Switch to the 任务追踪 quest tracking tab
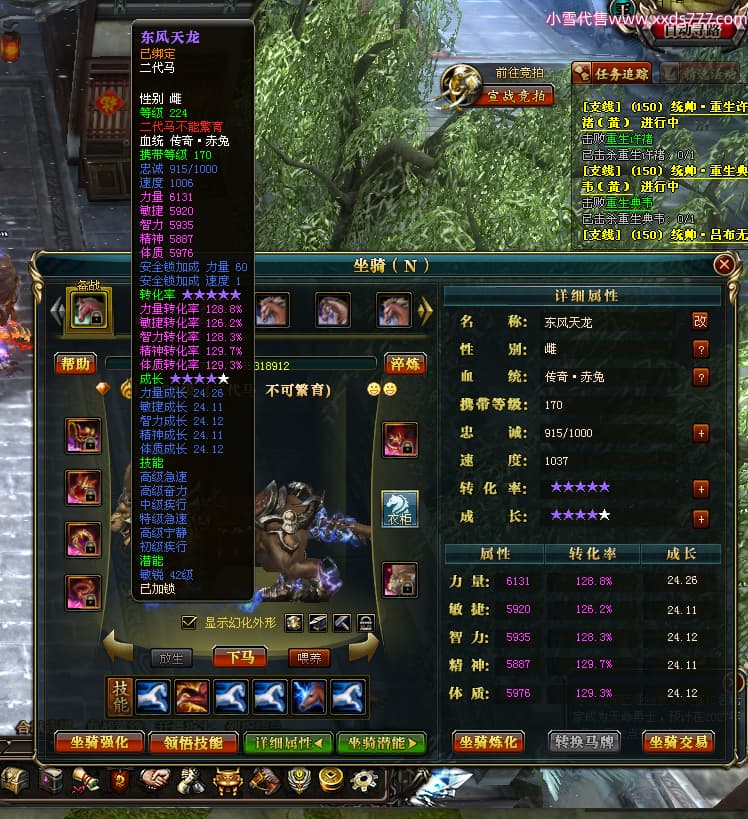Viewport: 748px width, 819px height. (x=611, y=73)
